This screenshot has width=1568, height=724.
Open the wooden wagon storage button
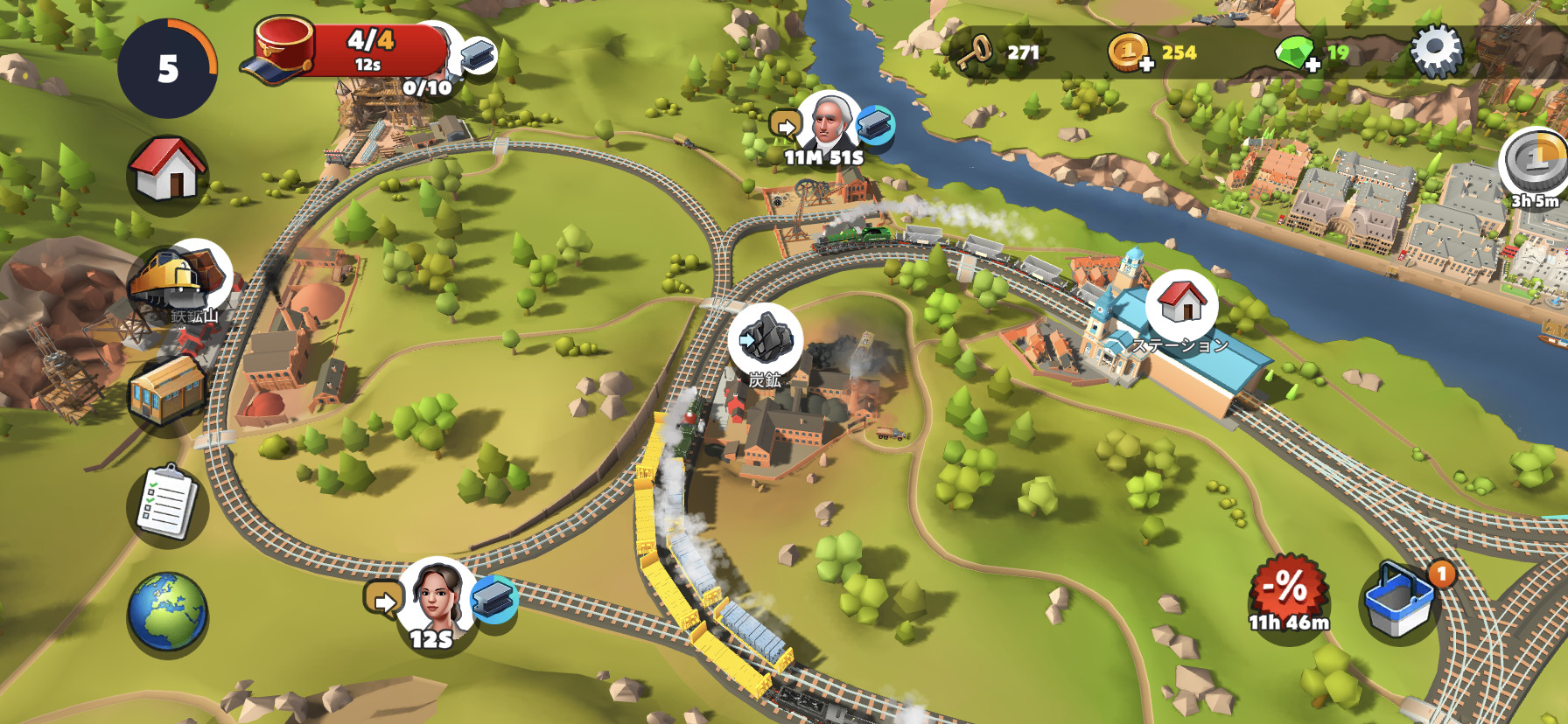click(x=167, y=391)
